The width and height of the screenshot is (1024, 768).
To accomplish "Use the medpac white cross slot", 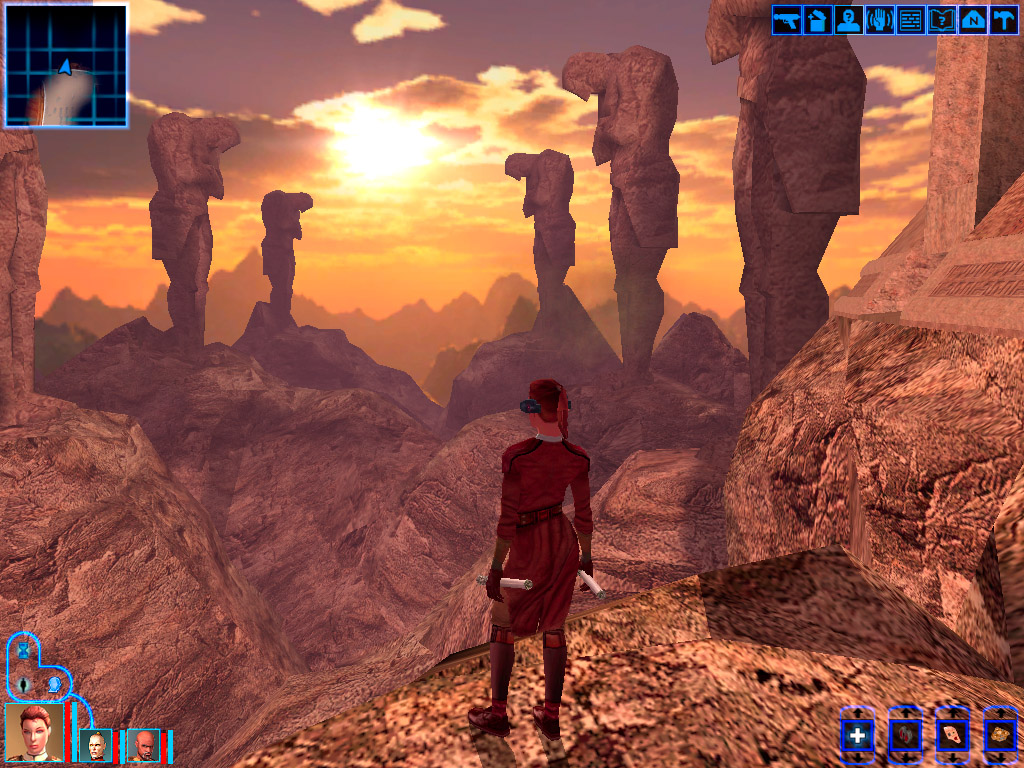I will 857,737.
